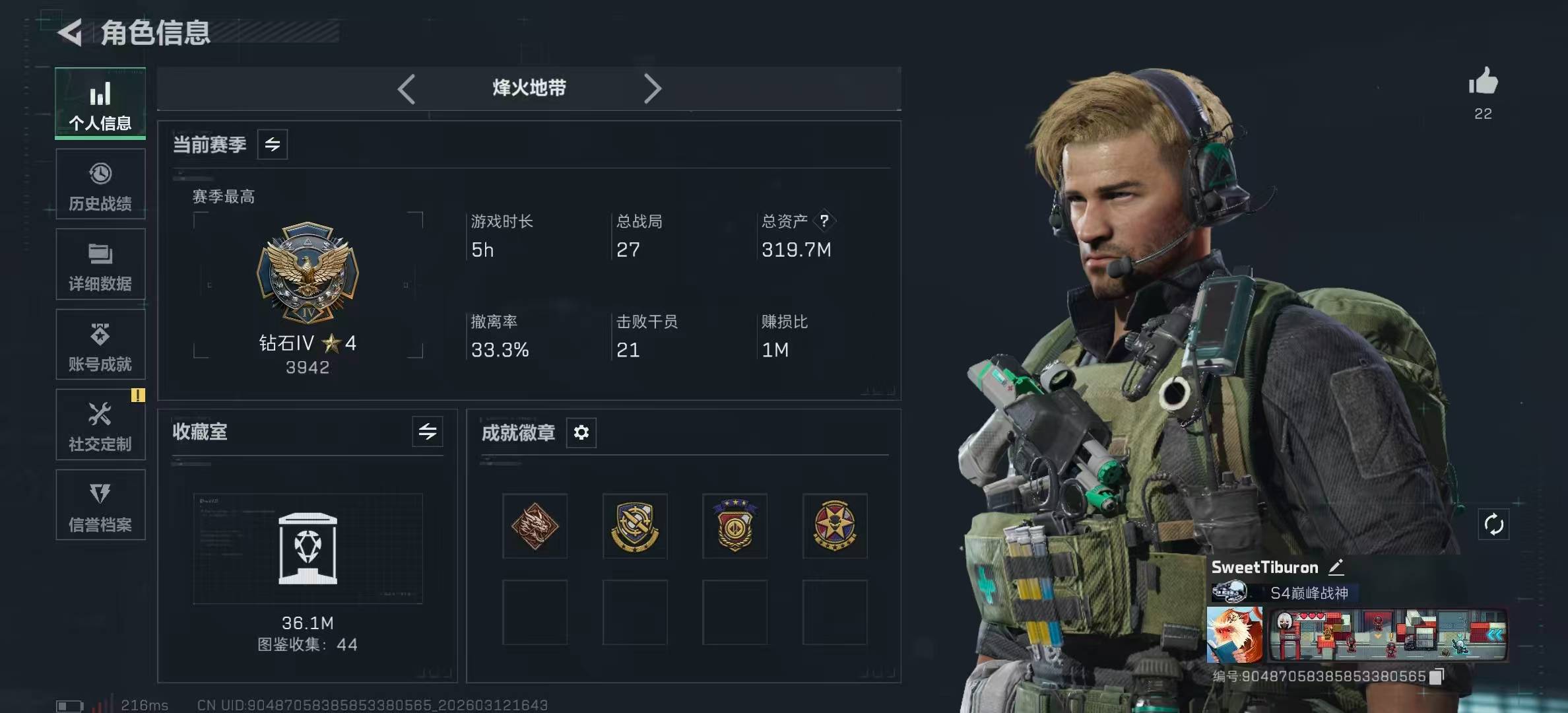1568x713 pixels.
Task: Rotate the character with the refresh icon
Action: 1493,525
